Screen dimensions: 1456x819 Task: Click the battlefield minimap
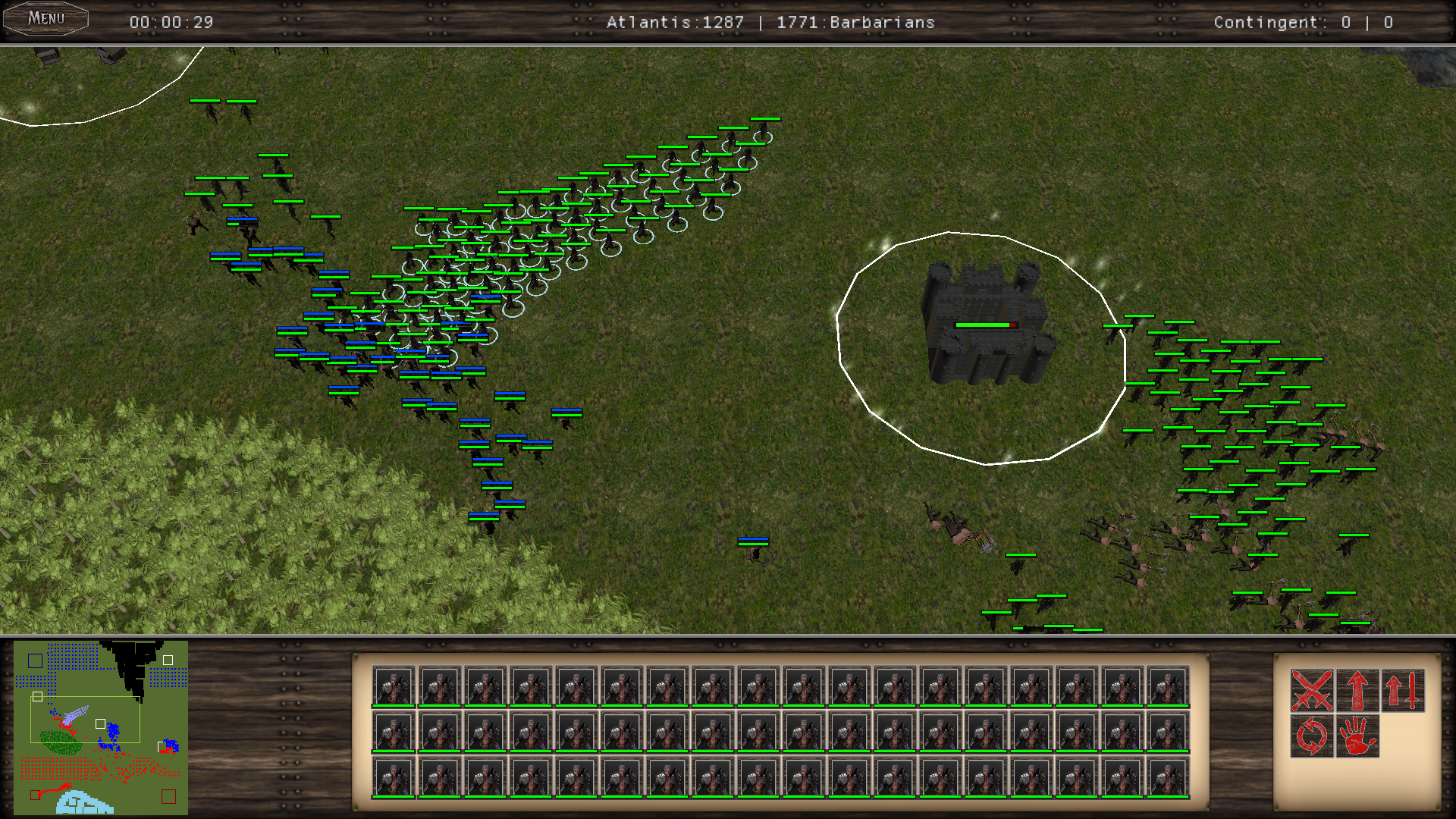(x=101, y=727)
